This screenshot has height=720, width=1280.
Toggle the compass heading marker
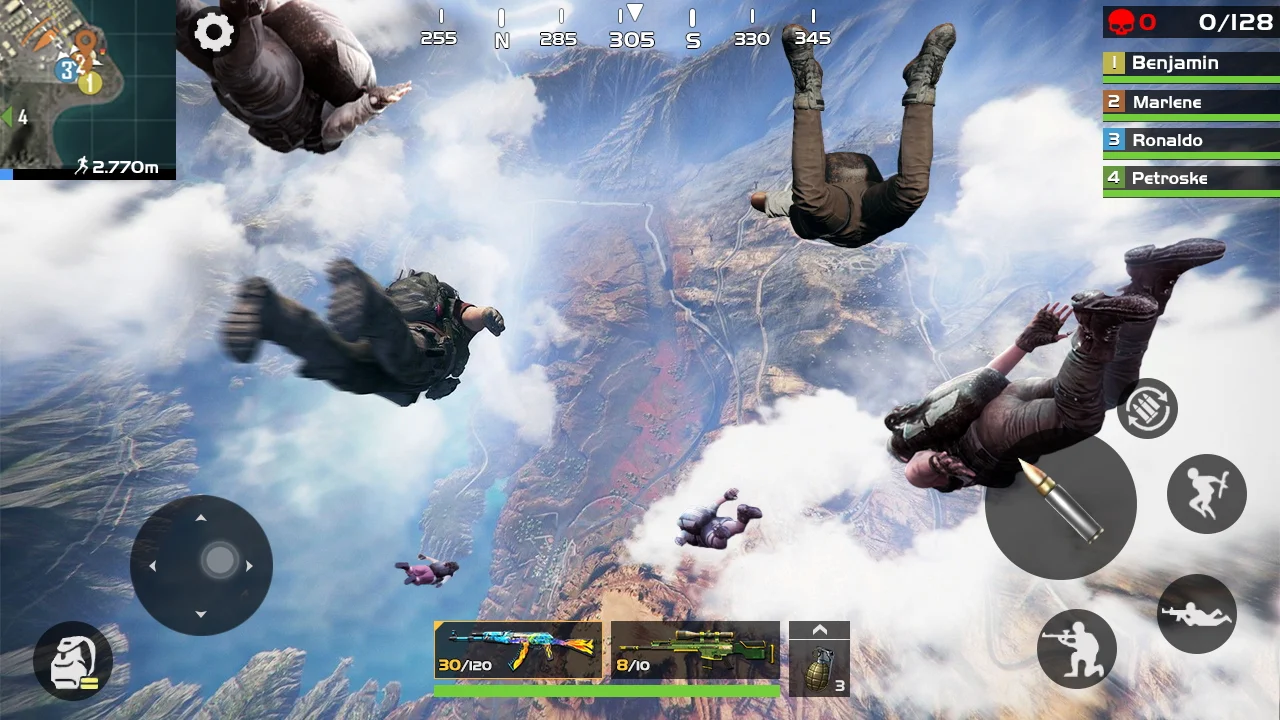point(634,13)
